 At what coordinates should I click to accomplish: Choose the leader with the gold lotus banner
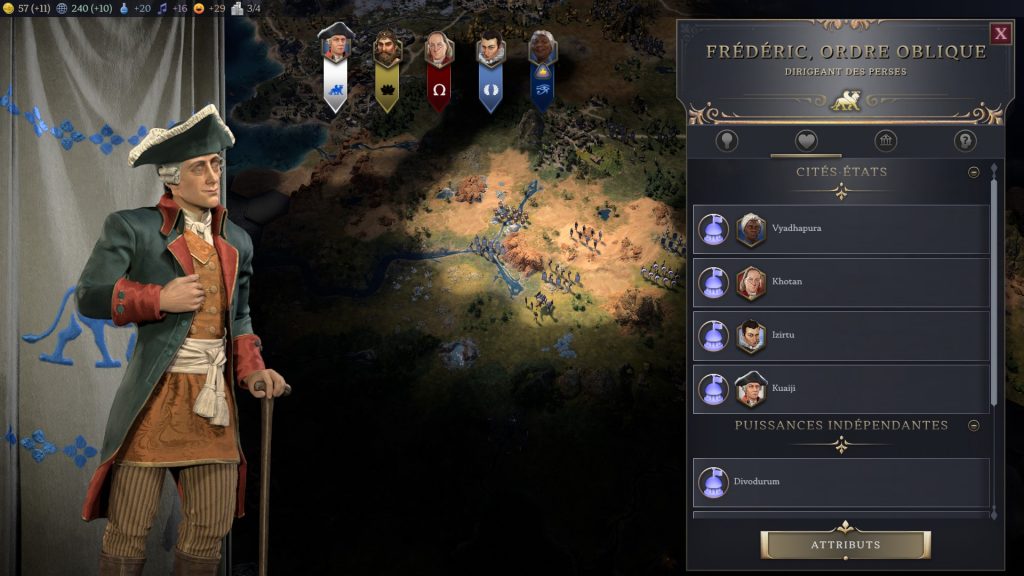click(x=387, y=72)
